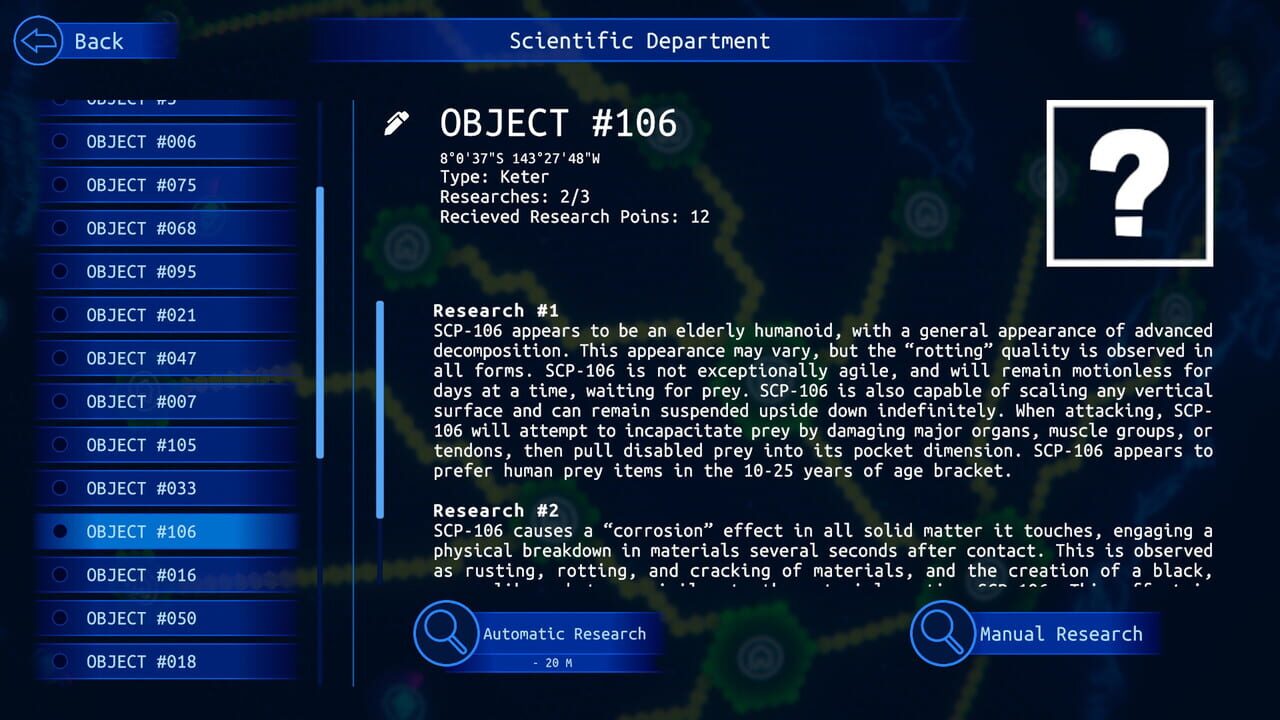The image size is (1280, 720).
Task: Click the Scientific Department header
Action: coord(639,41)
